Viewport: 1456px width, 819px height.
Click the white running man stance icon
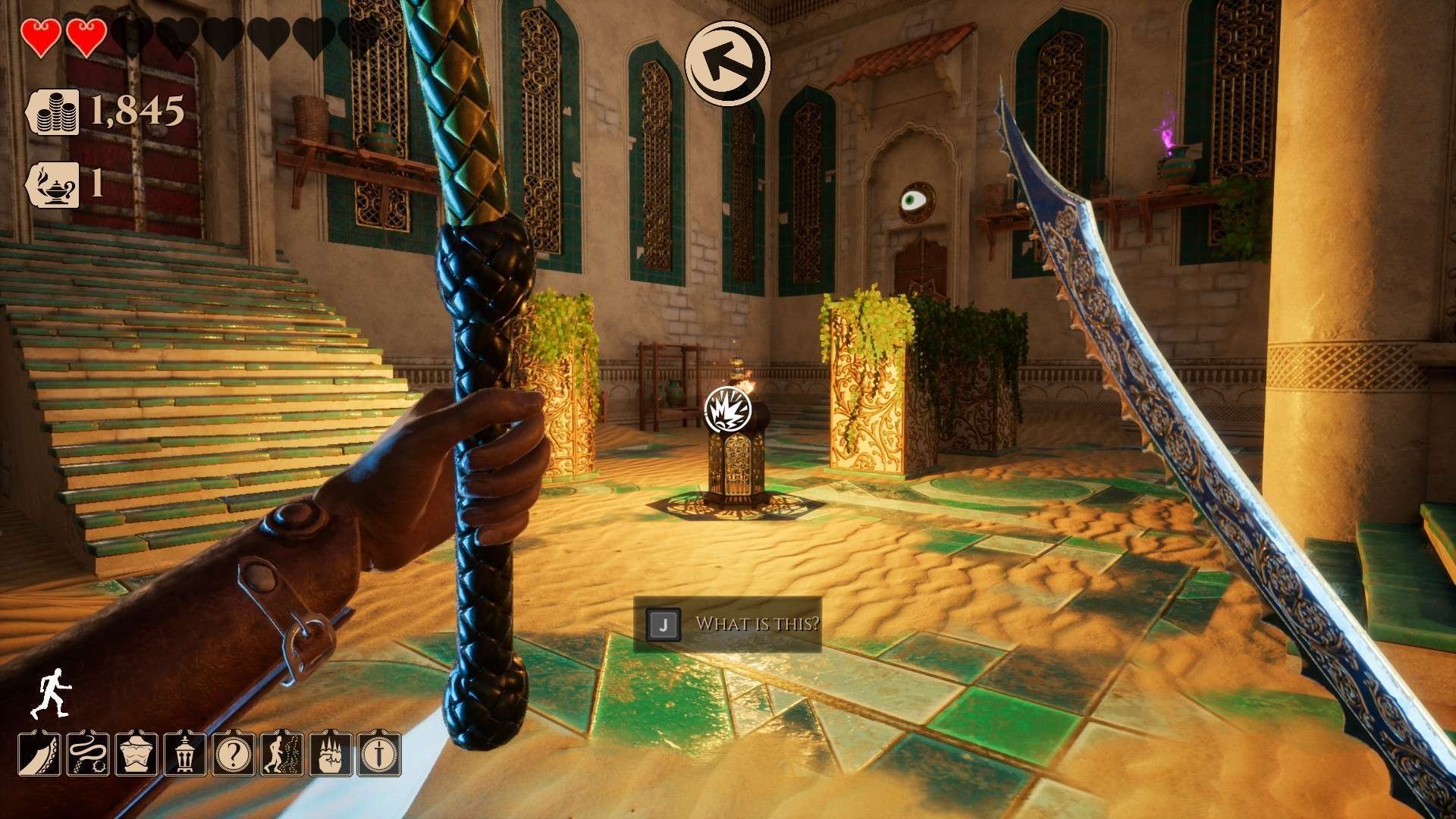click(x=50, y=693)
